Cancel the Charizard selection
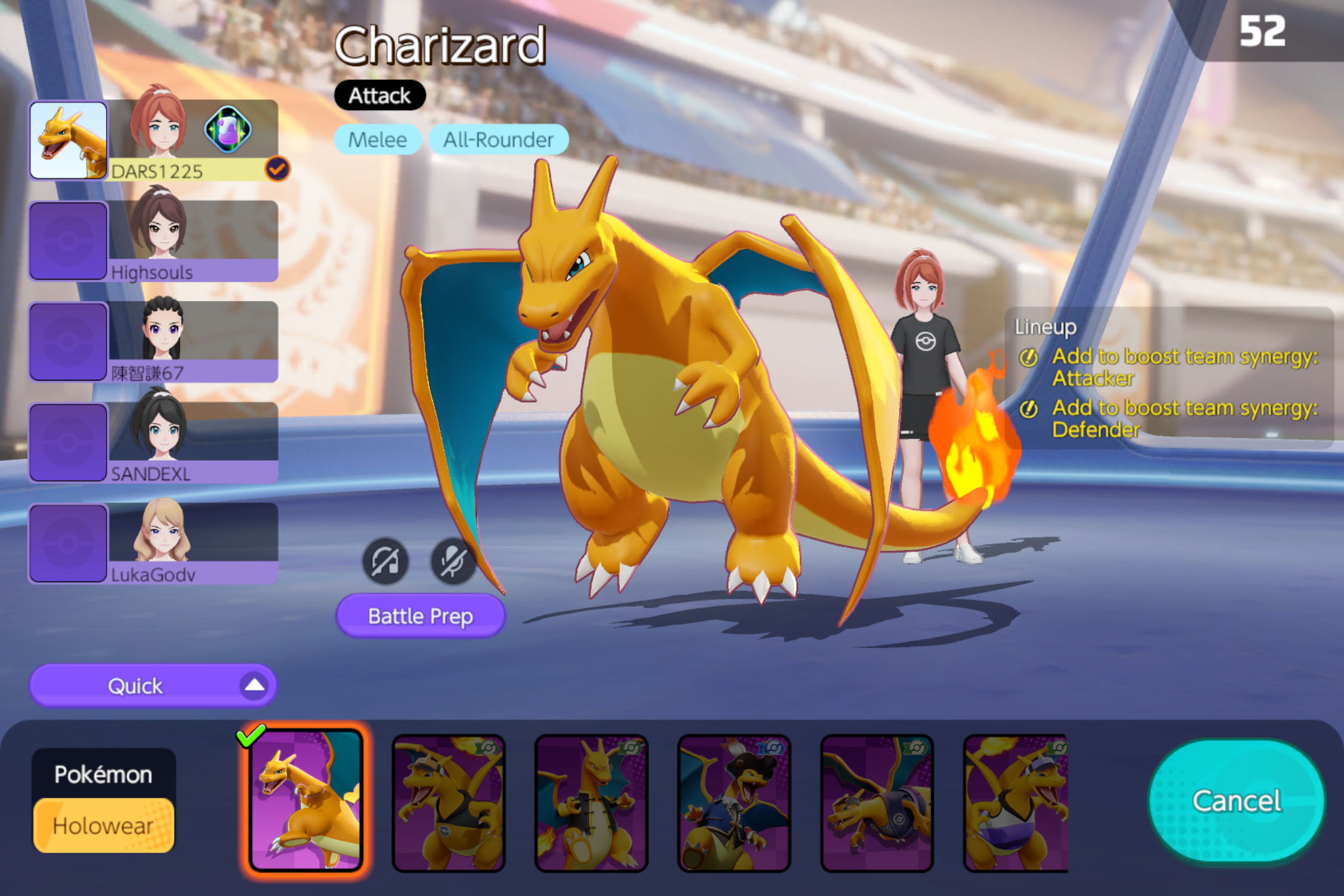 point(1237,801)
